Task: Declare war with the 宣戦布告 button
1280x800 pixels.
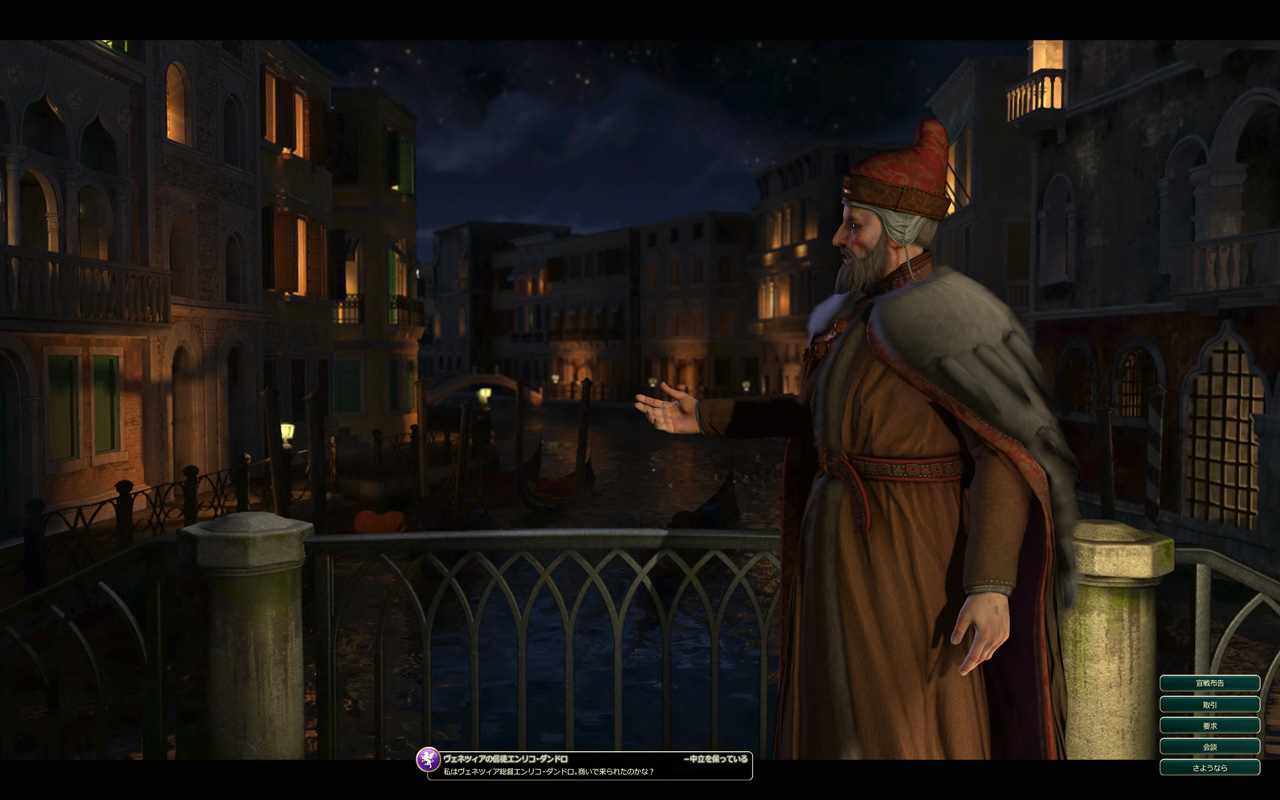Action: point(1209,683)
